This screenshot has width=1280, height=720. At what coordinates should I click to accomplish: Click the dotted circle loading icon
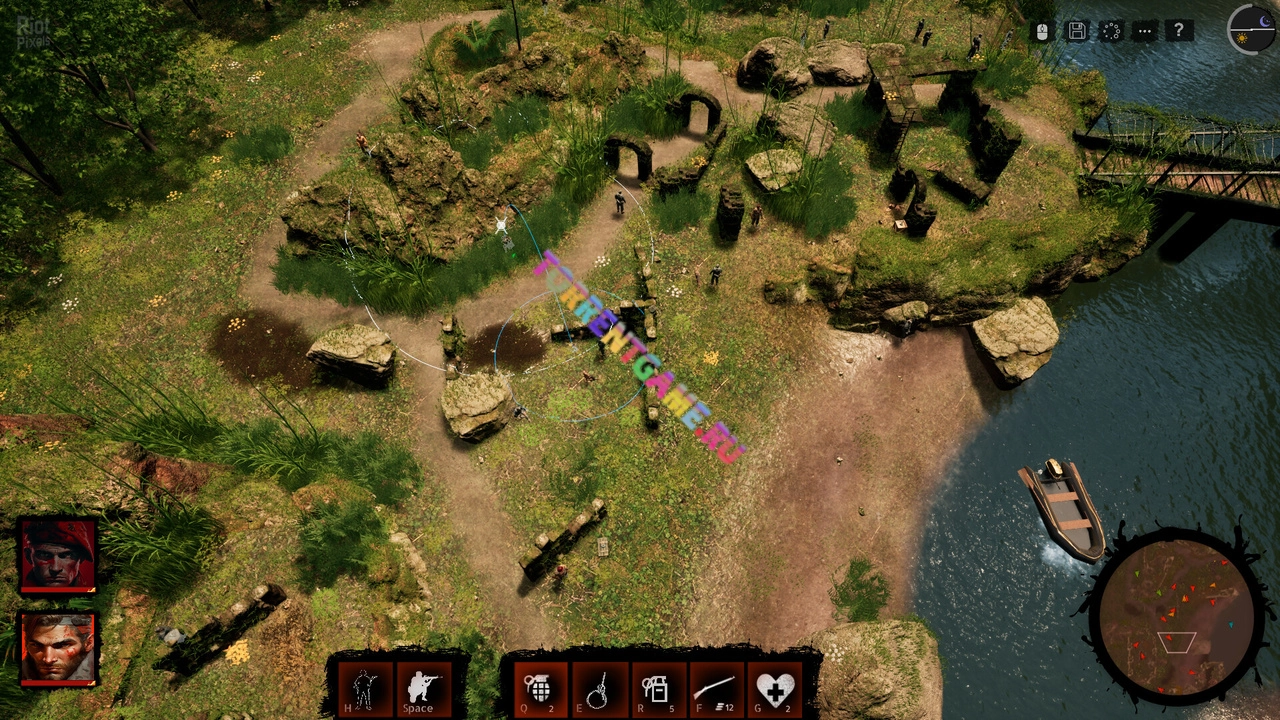[x=1111, y=31]
